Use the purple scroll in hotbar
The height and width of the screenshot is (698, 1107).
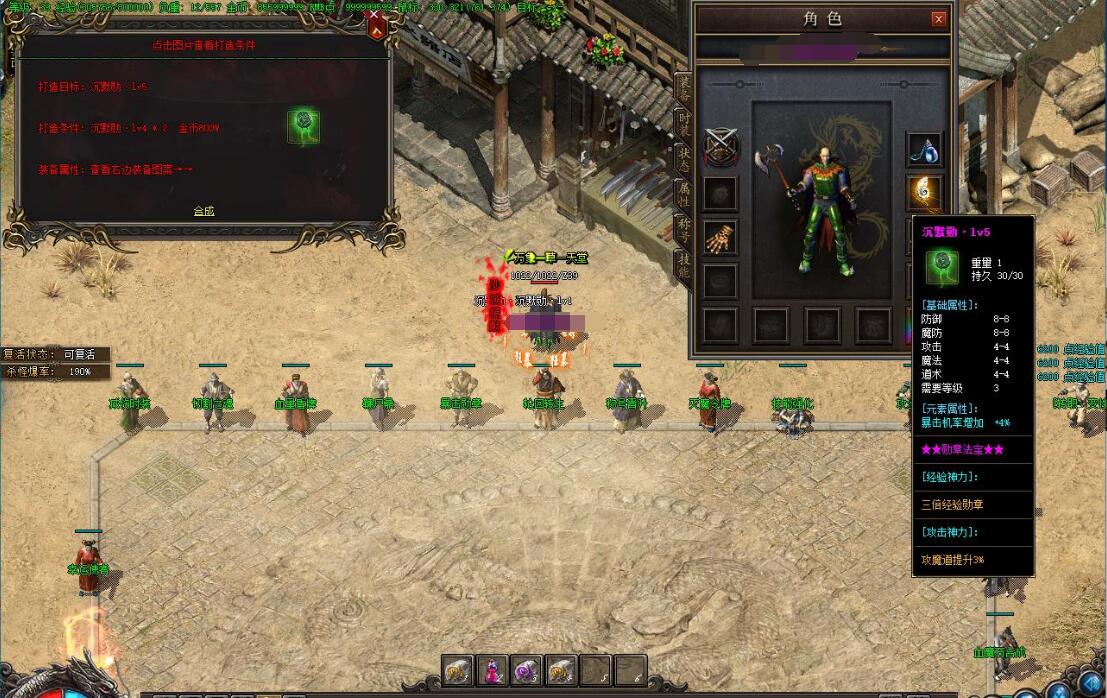click(x=526, y=669)
